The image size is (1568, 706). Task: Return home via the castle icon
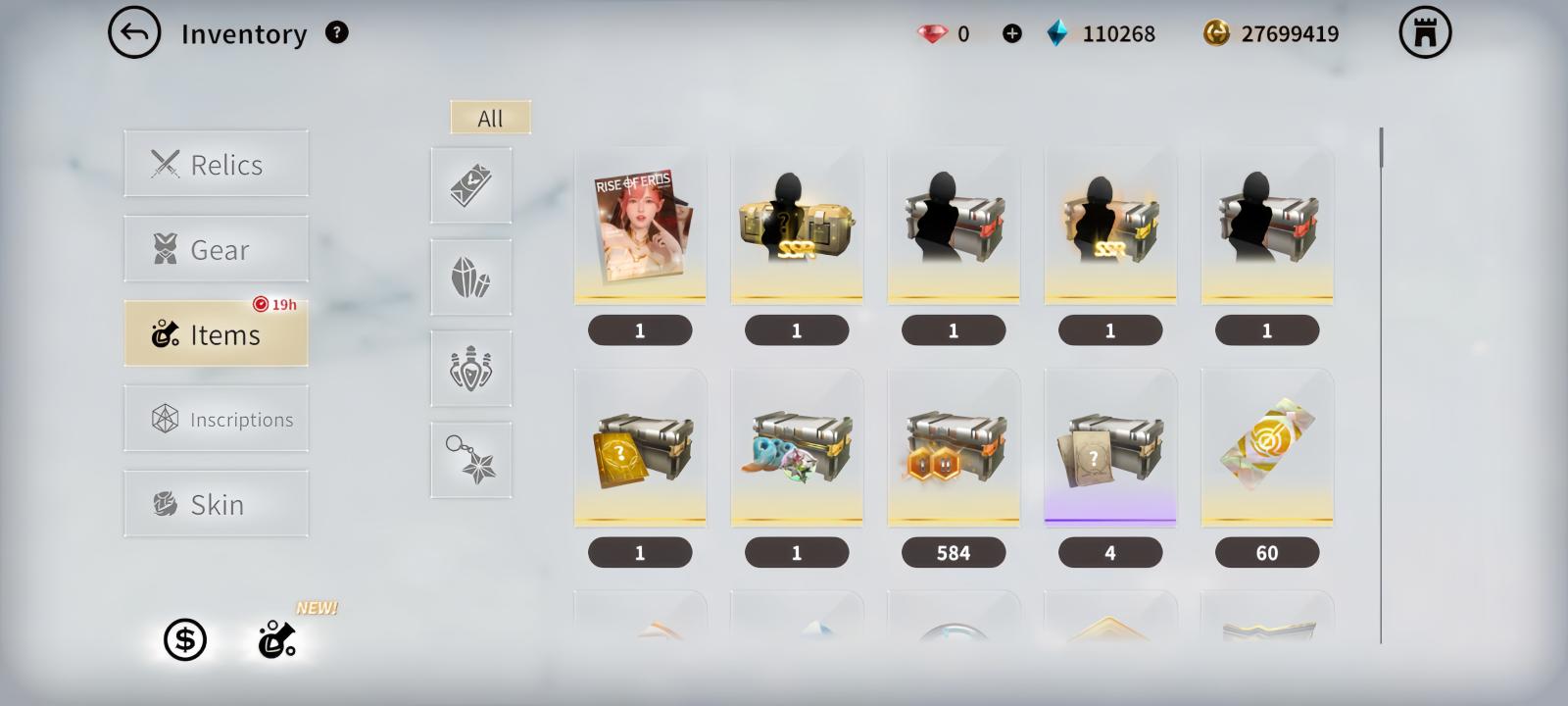(x=1424, y=33)
